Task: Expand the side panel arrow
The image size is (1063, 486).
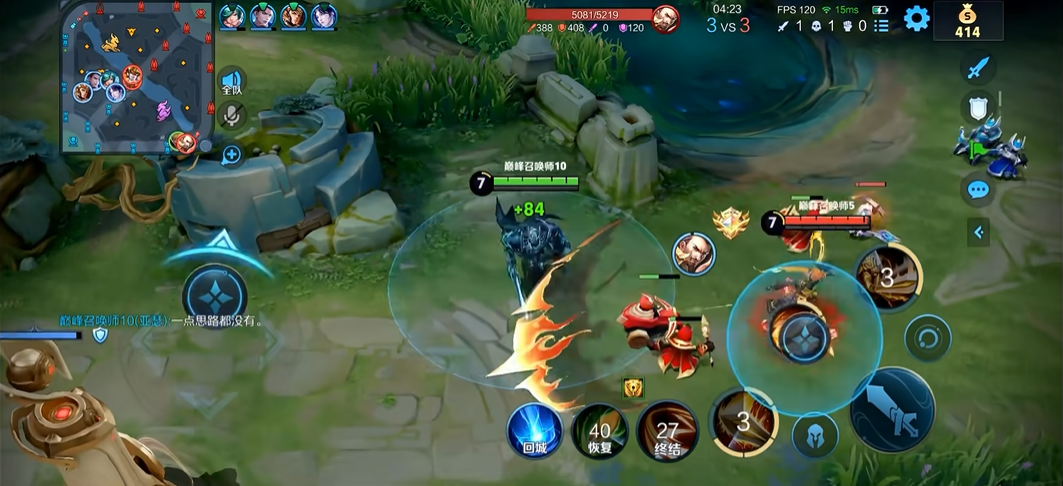Action: click(978, 232)
